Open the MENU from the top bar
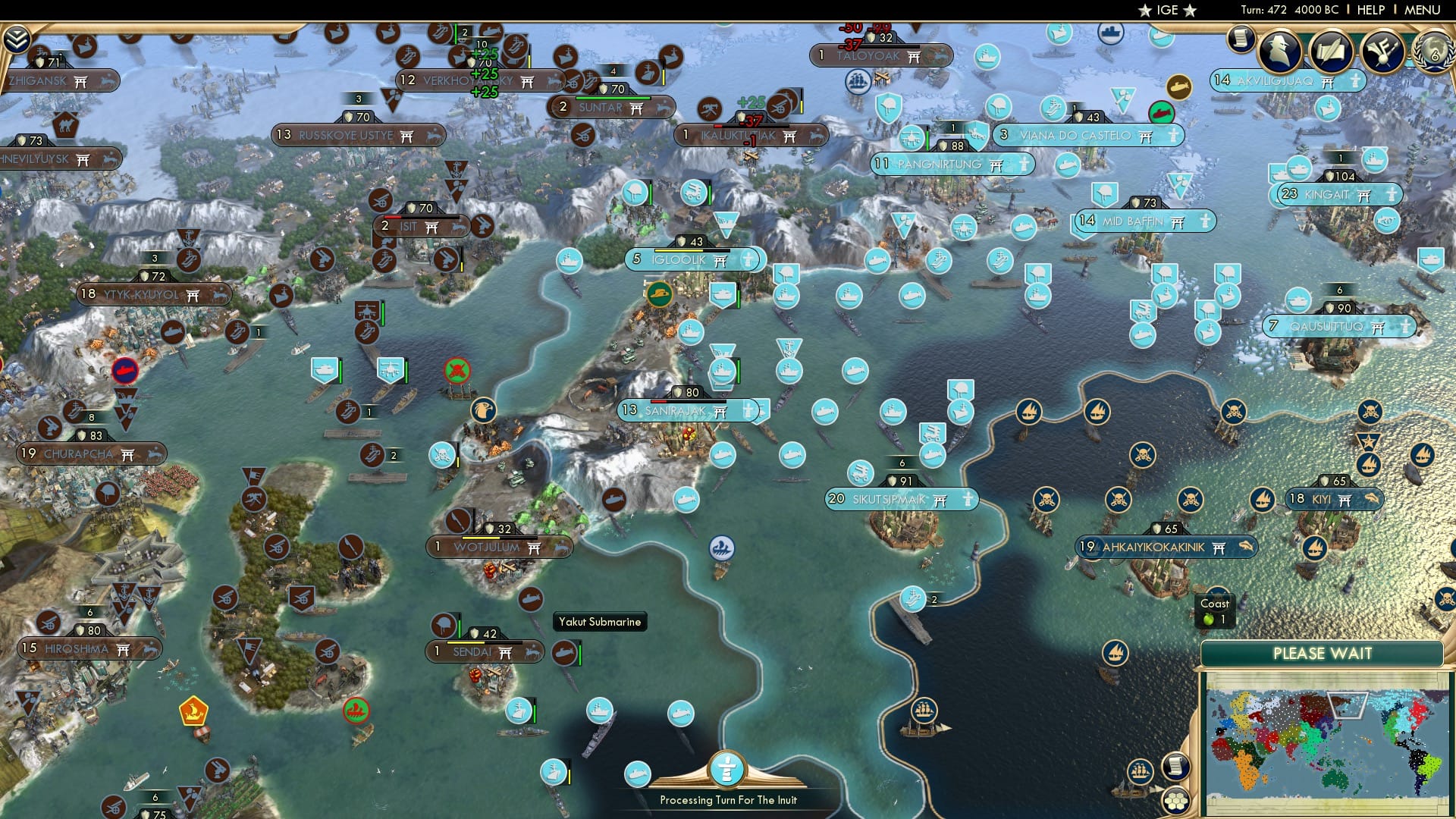Viewport: 1456px width, 819px height. click(1424, 10)
